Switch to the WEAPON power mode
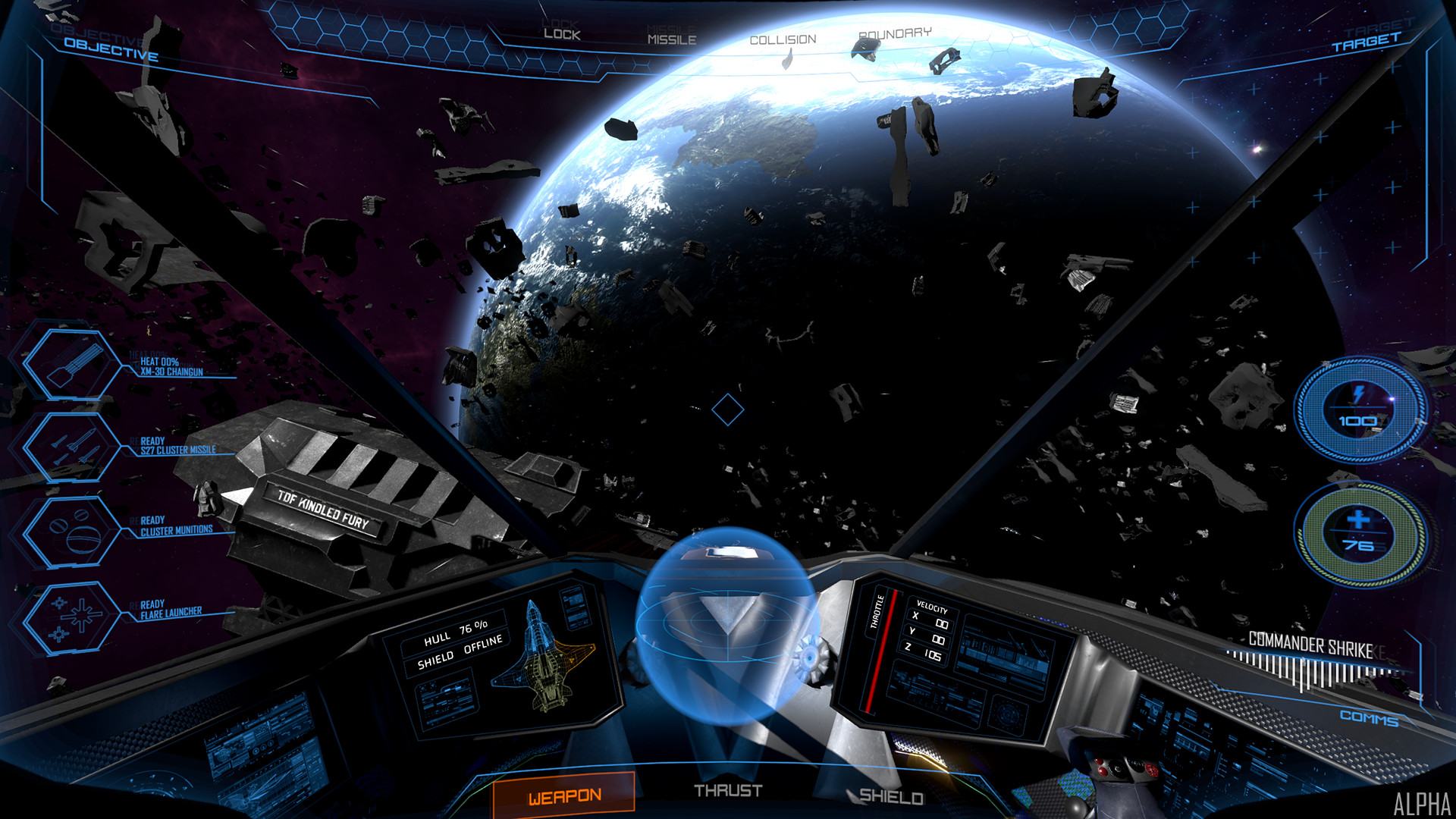 click(x=563, y=796)
